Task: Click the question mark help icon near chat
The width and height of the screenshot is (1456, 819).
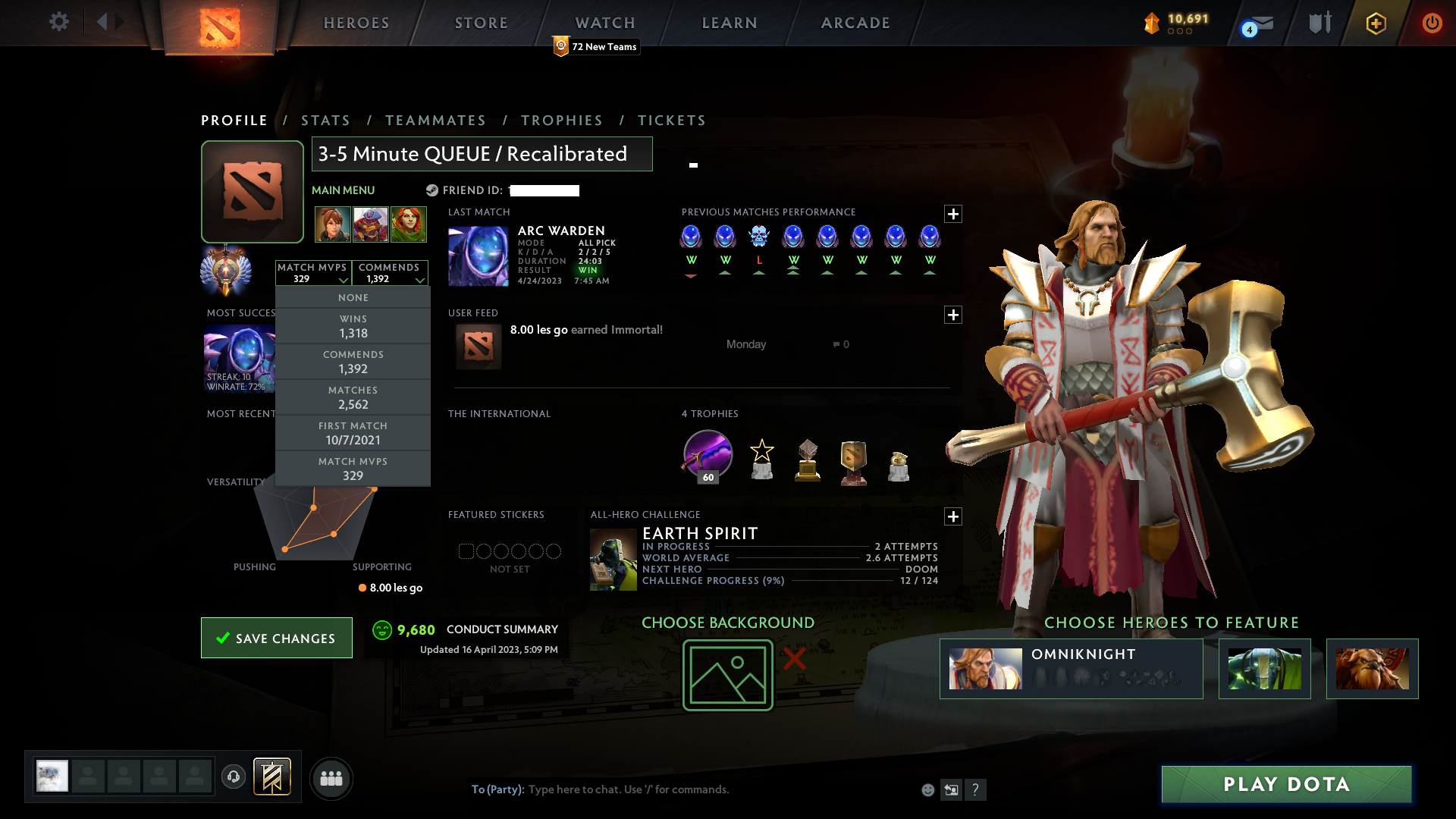Action: 976,789
